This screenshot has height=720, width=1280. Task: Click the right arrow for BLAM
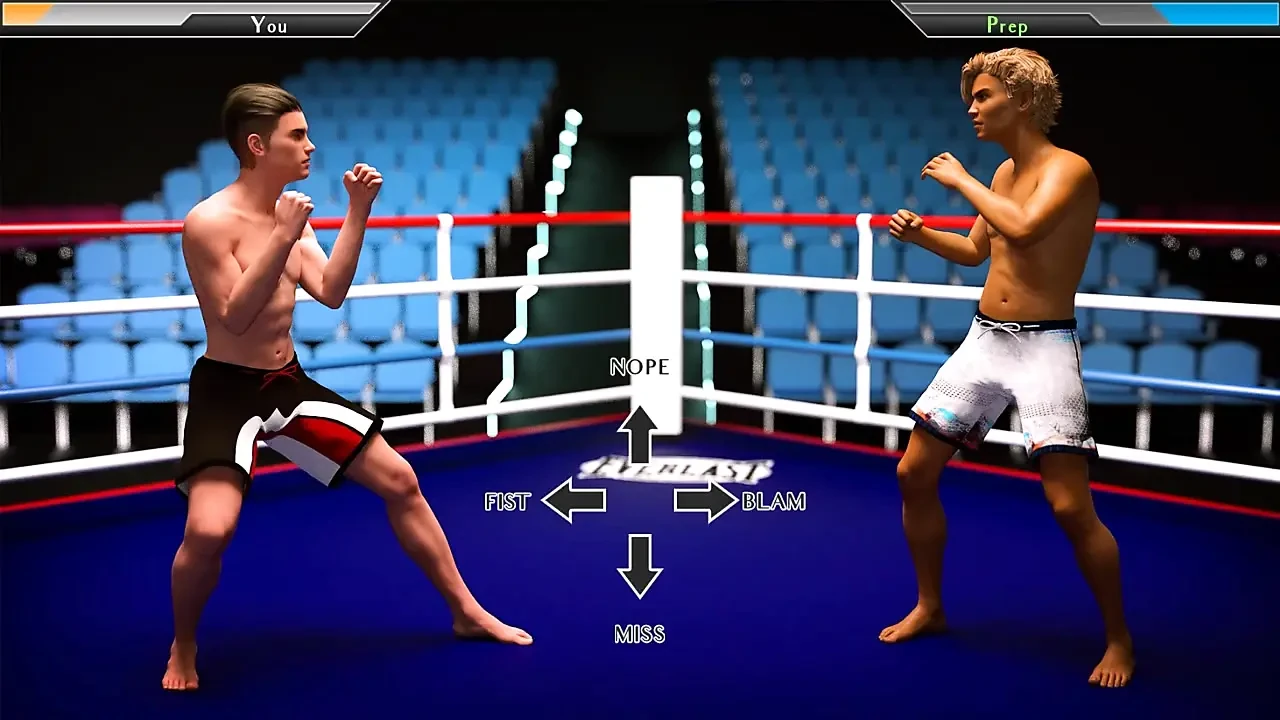click(705, 500)
